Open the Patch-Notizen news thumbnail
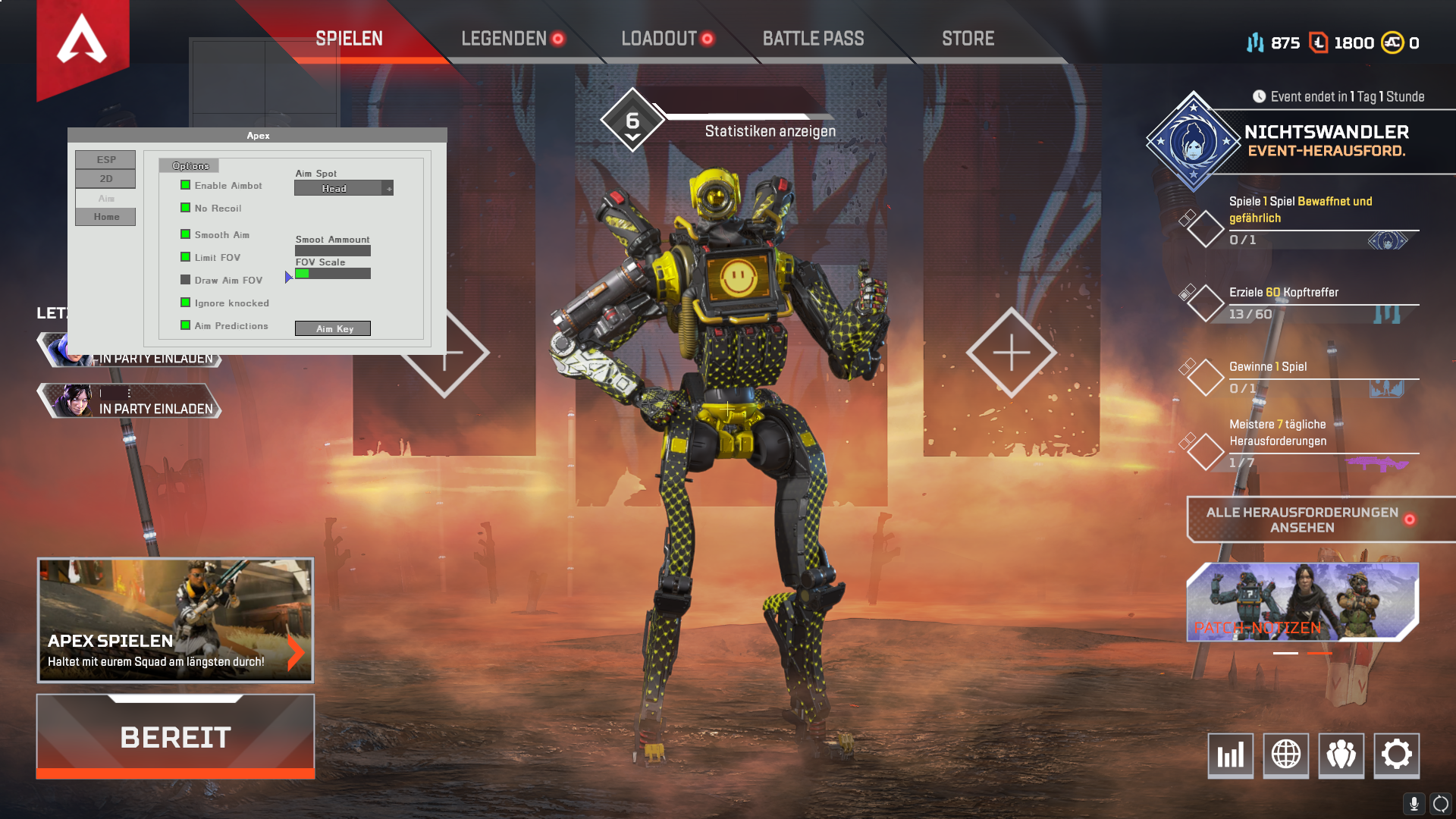 pos(1302,602)
